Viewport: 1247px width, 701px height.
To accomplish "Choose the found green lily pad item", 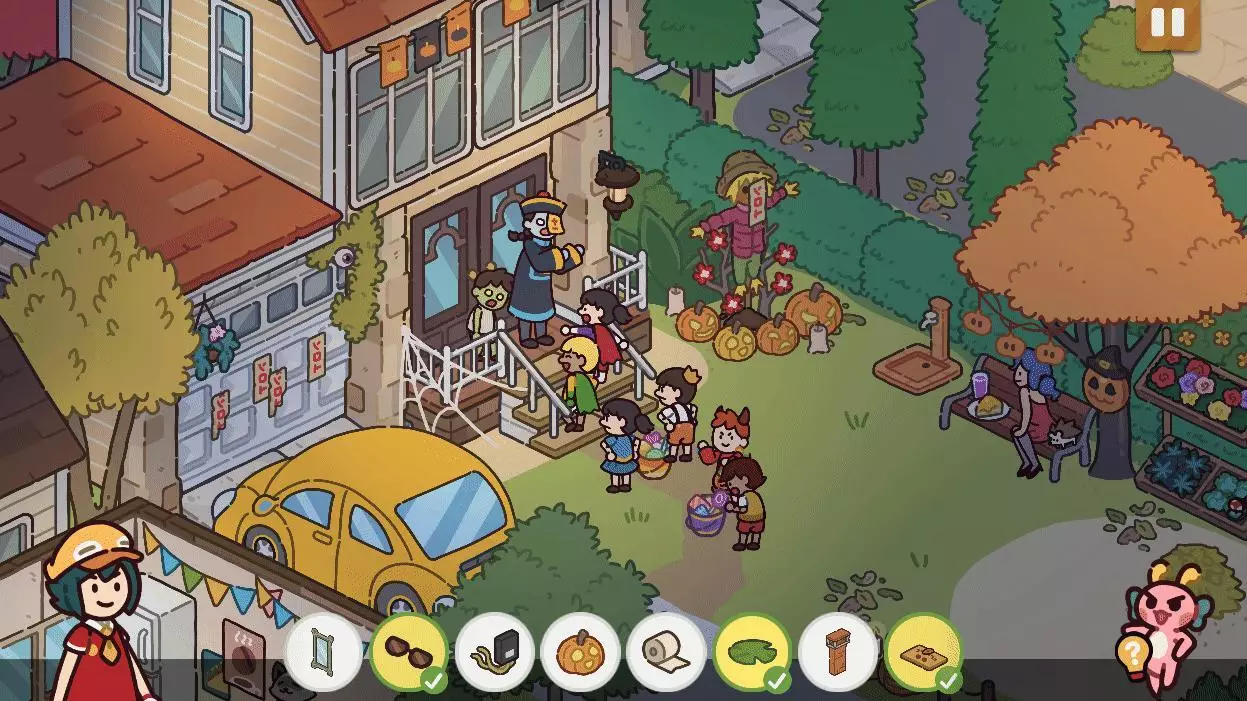I will point(752,652).
